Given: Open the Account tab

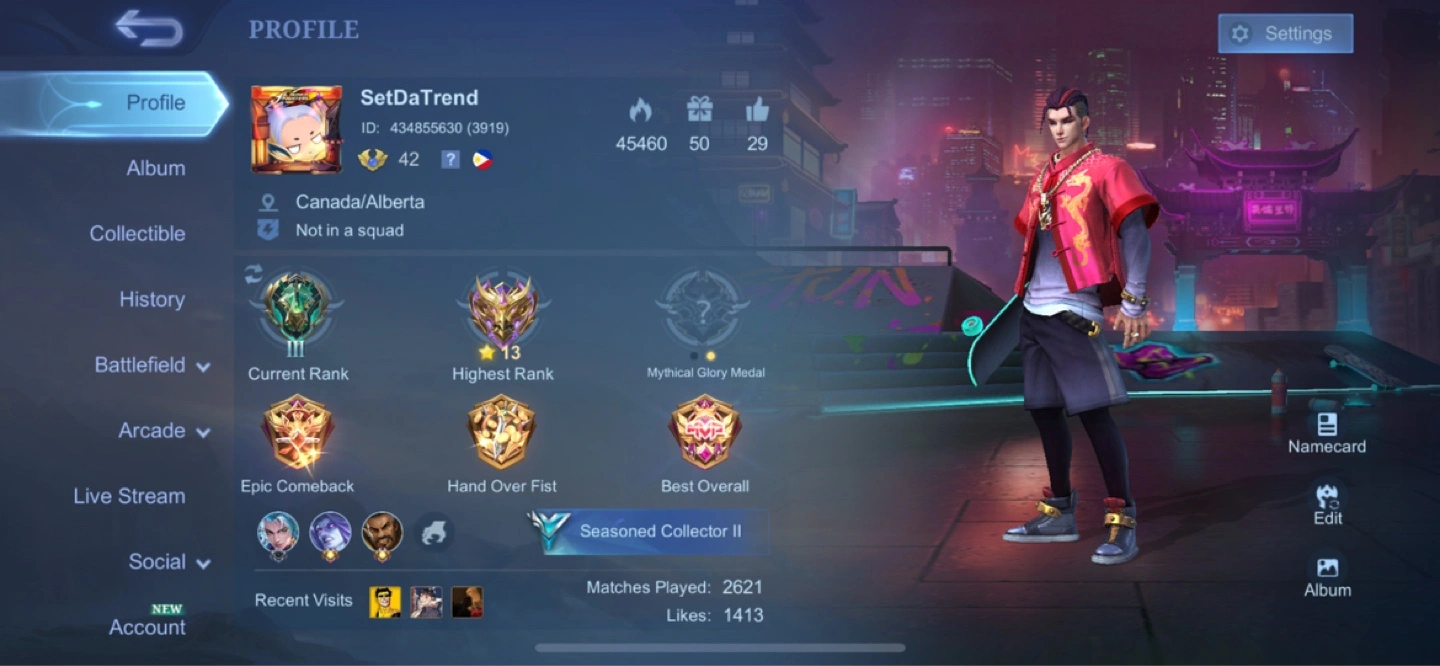Looking at the screenshot, I should [x=147, y=627].
